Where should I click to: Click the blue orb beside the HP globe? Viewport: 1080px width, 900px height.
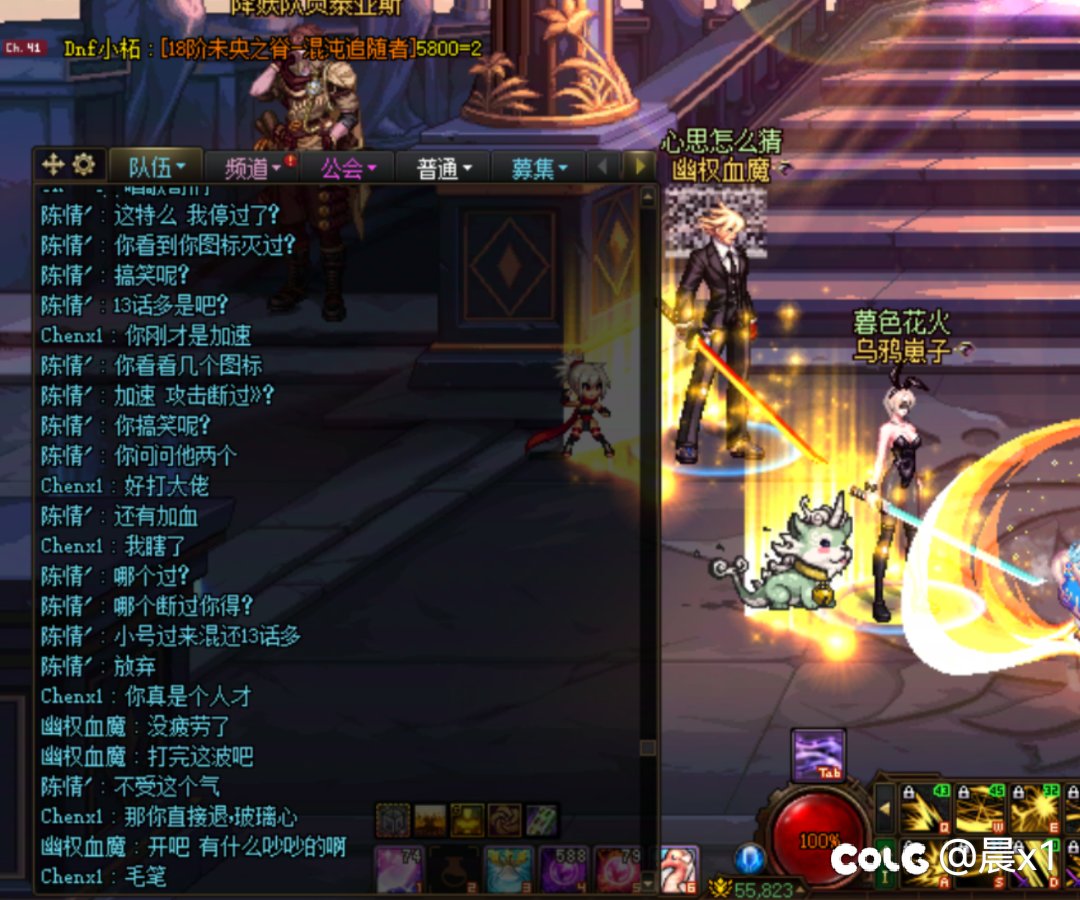point(750,858)
